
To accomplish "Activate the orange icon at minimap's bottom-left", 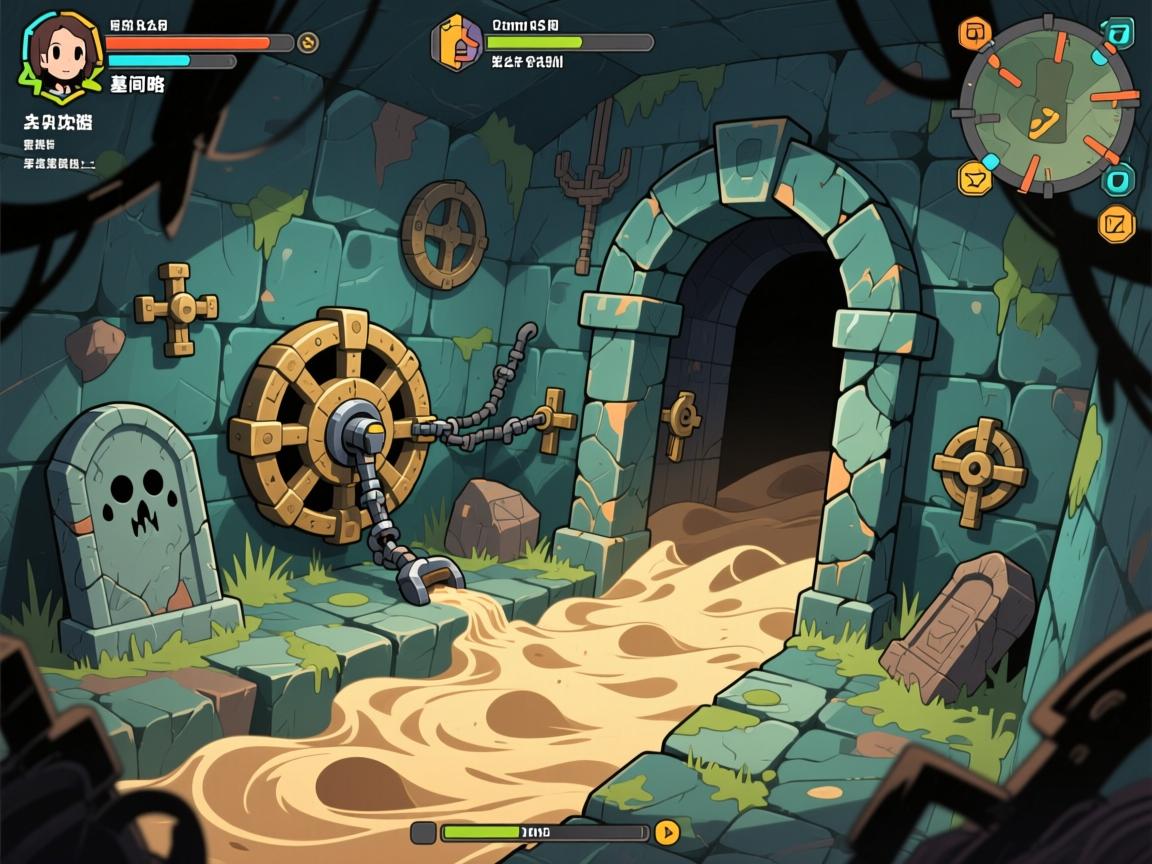I will click(x=973, y=178).
